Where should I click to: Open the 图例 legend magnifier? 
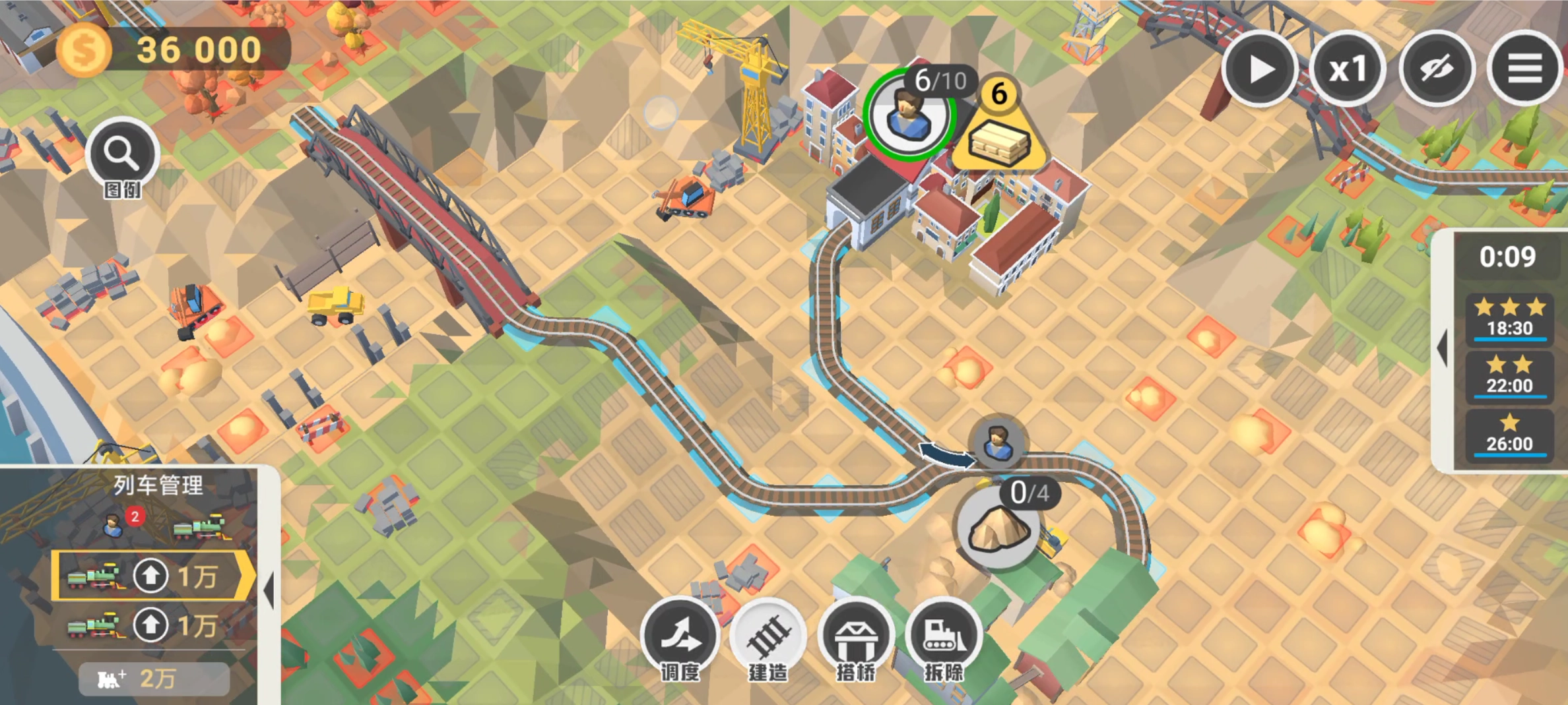(x=122, y=155)
